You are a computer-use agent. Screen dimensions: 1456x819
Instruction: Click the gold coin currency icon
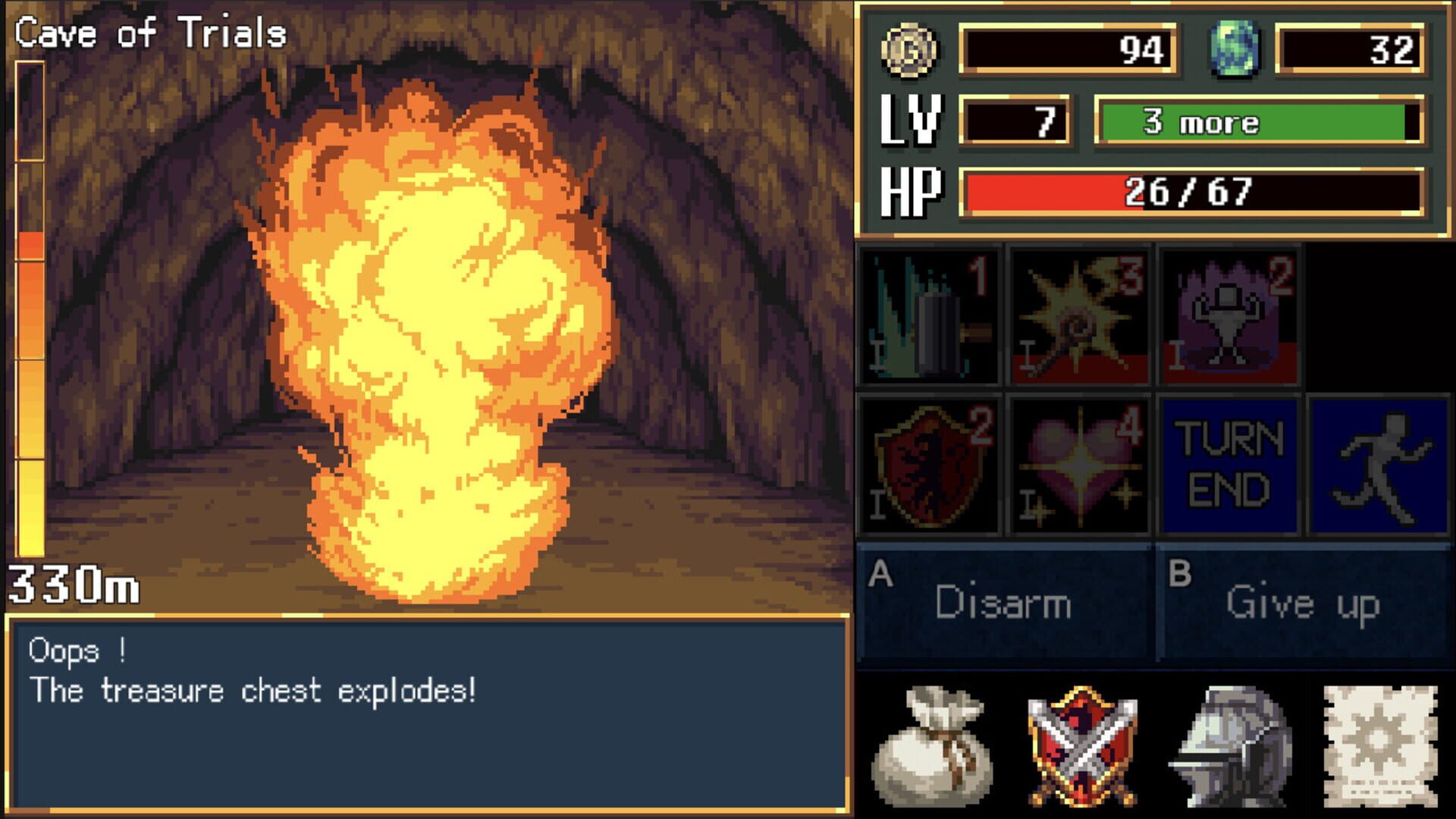911,51
